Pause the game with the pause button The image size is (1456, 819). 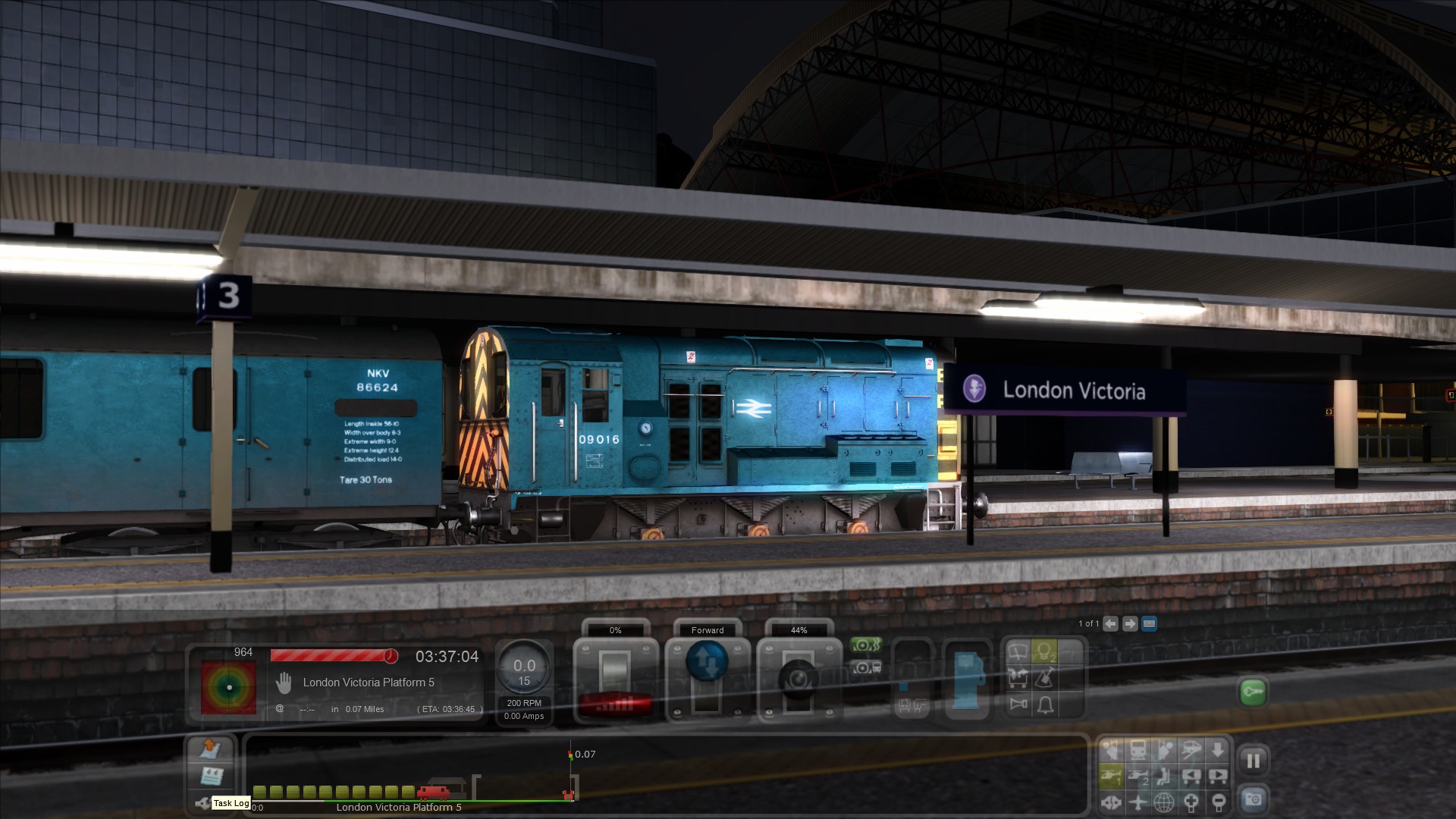pos(1253,761)
